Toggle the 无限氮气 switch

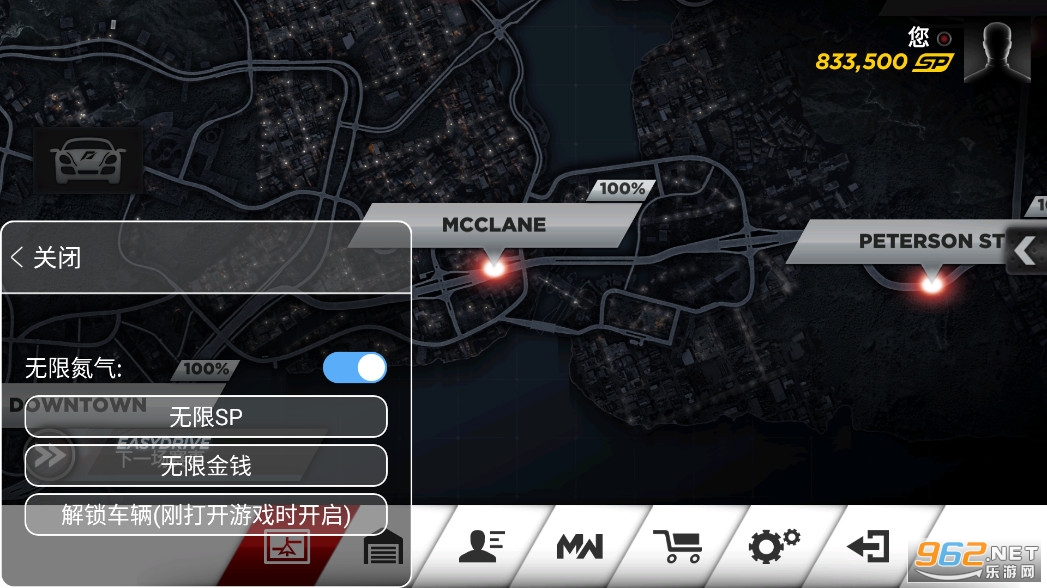click(355, 368)
